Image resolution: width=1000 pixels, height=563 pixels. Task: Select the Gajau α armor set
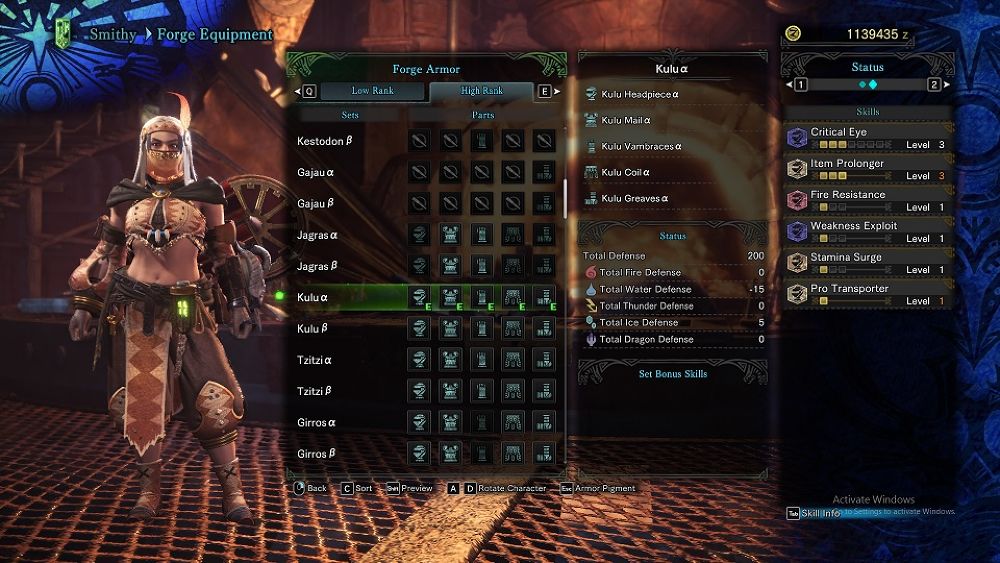point(316,173)
